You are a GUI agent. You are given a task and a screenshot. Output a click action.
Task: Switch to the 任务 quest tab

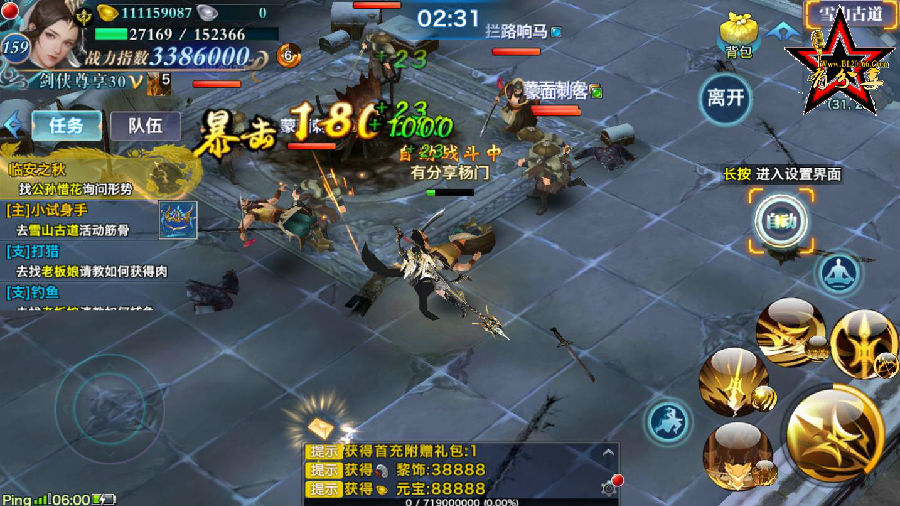[67, 125]
